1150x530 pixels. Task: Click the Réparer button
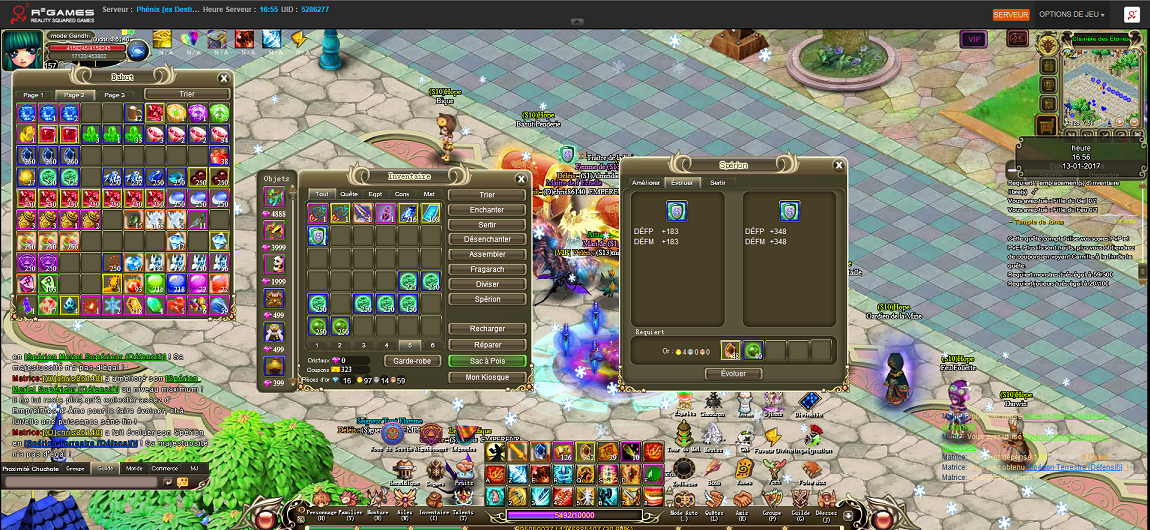pos(487,345)
